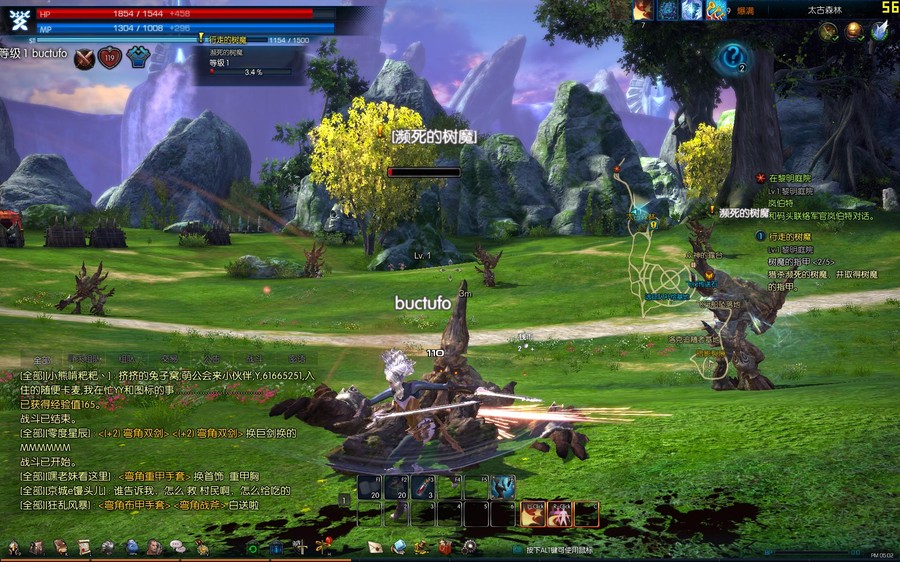Click the blue armor status icon

point(137,58)
